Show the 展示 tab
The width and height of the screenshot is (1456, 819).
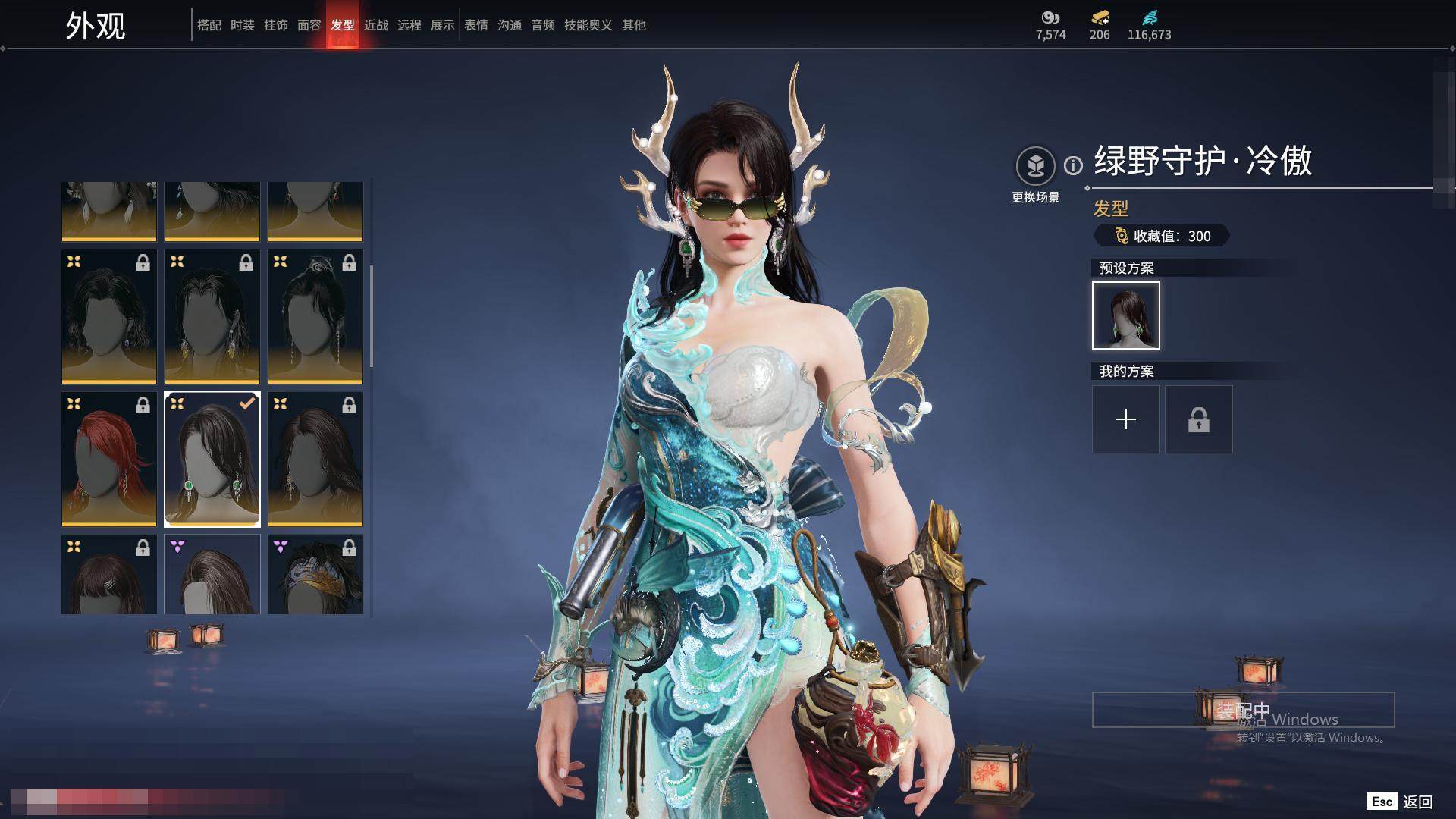pos(442,25)
